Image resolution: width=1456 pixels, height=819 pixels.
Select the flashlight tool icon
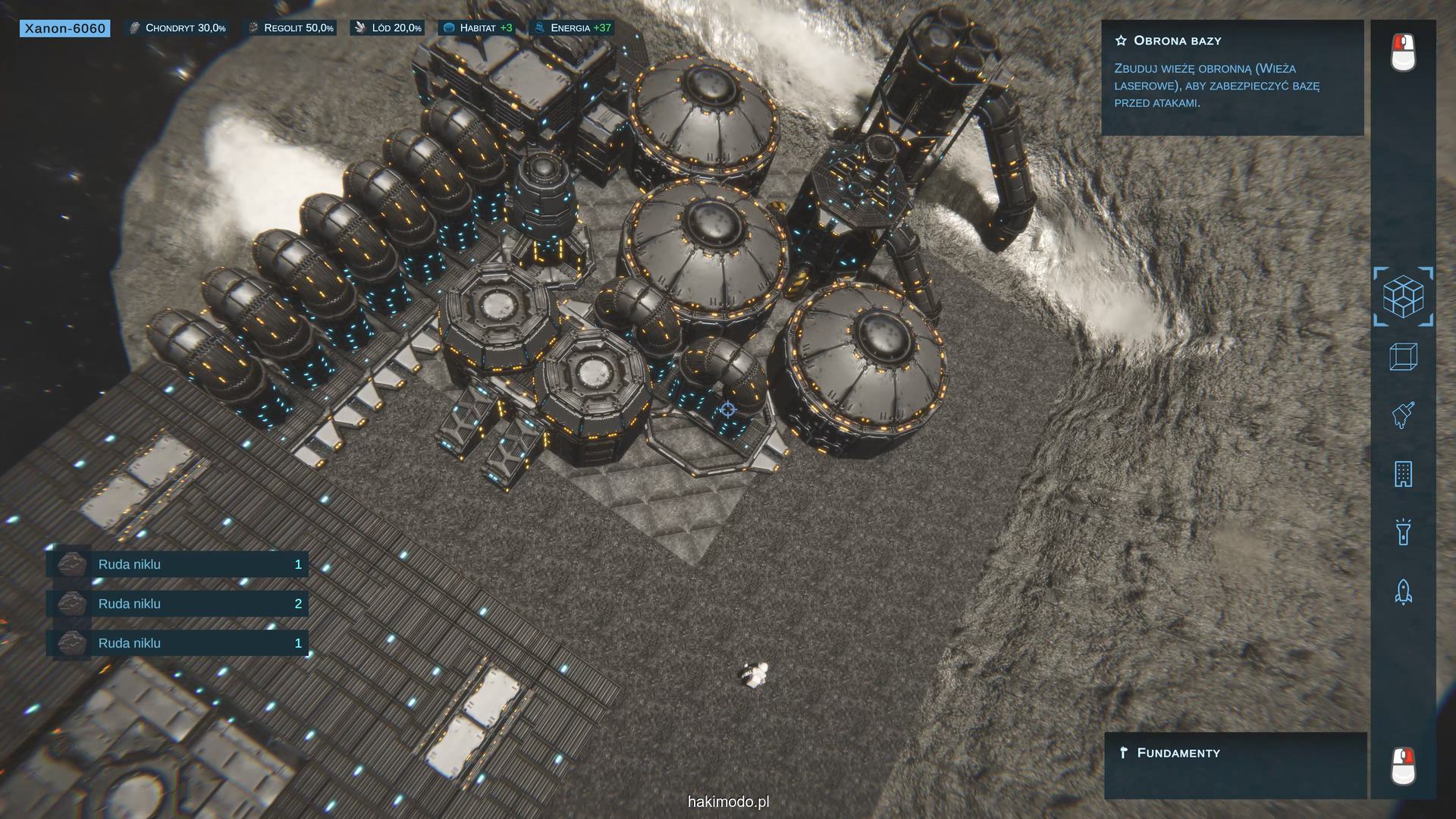[x=1403, y=532]
